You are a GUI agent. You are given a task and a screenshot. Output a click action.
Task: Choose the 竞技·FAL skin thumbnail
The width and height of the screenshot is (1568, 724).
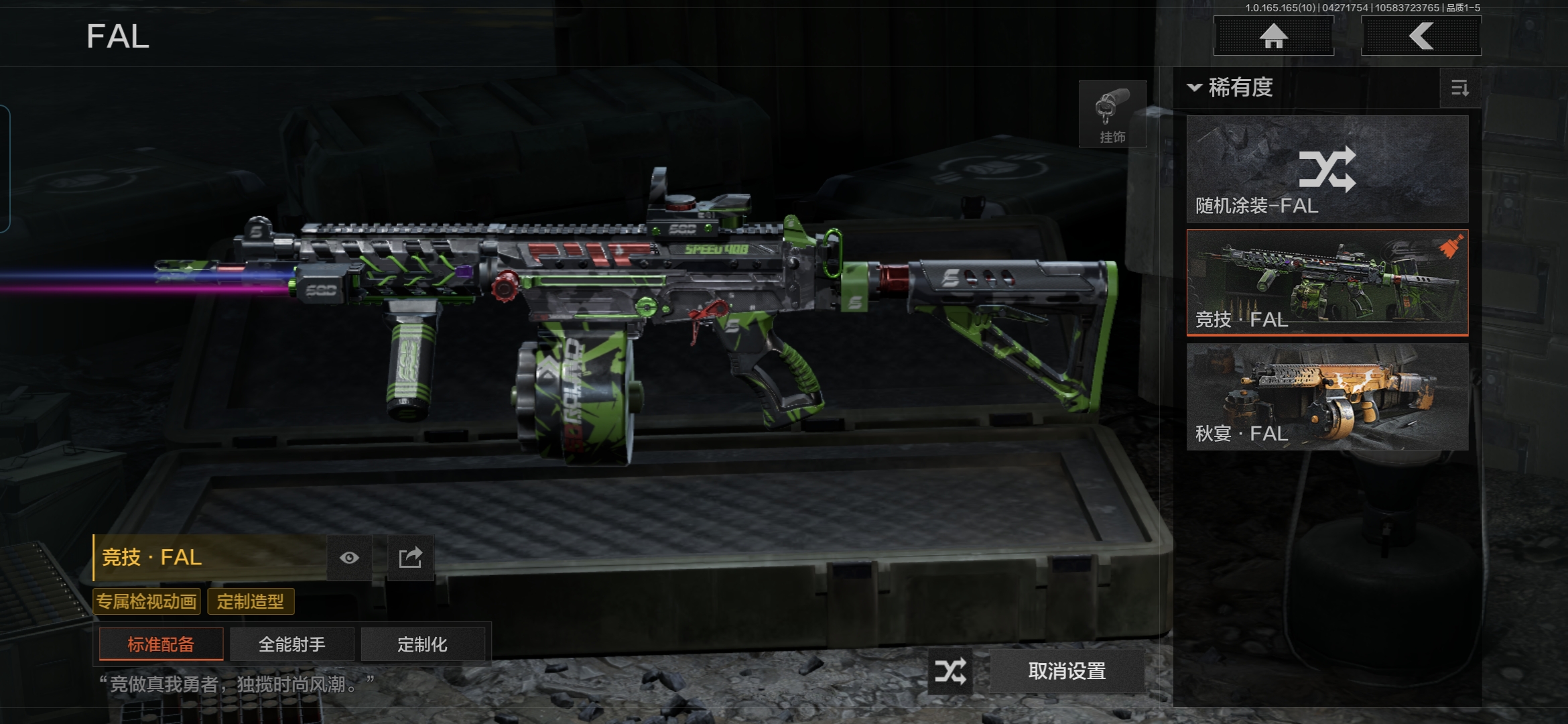point(1327,282)
